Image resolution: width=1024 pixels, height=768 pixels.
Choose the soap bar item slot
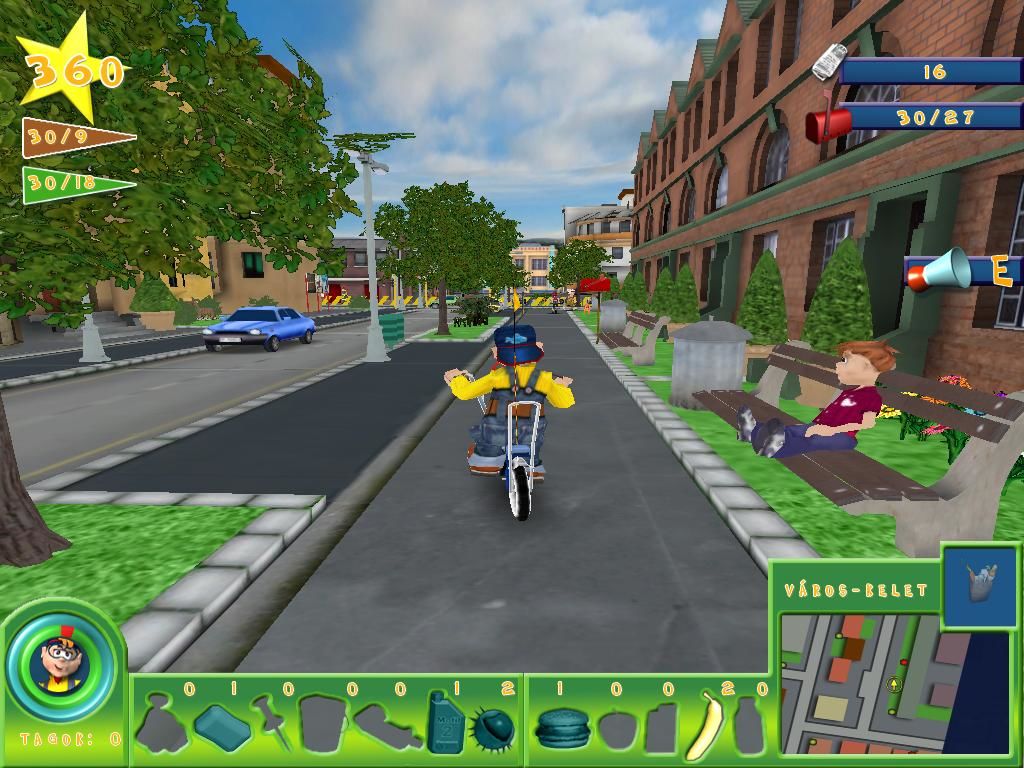pyautogui.click(x=221, y=726)
